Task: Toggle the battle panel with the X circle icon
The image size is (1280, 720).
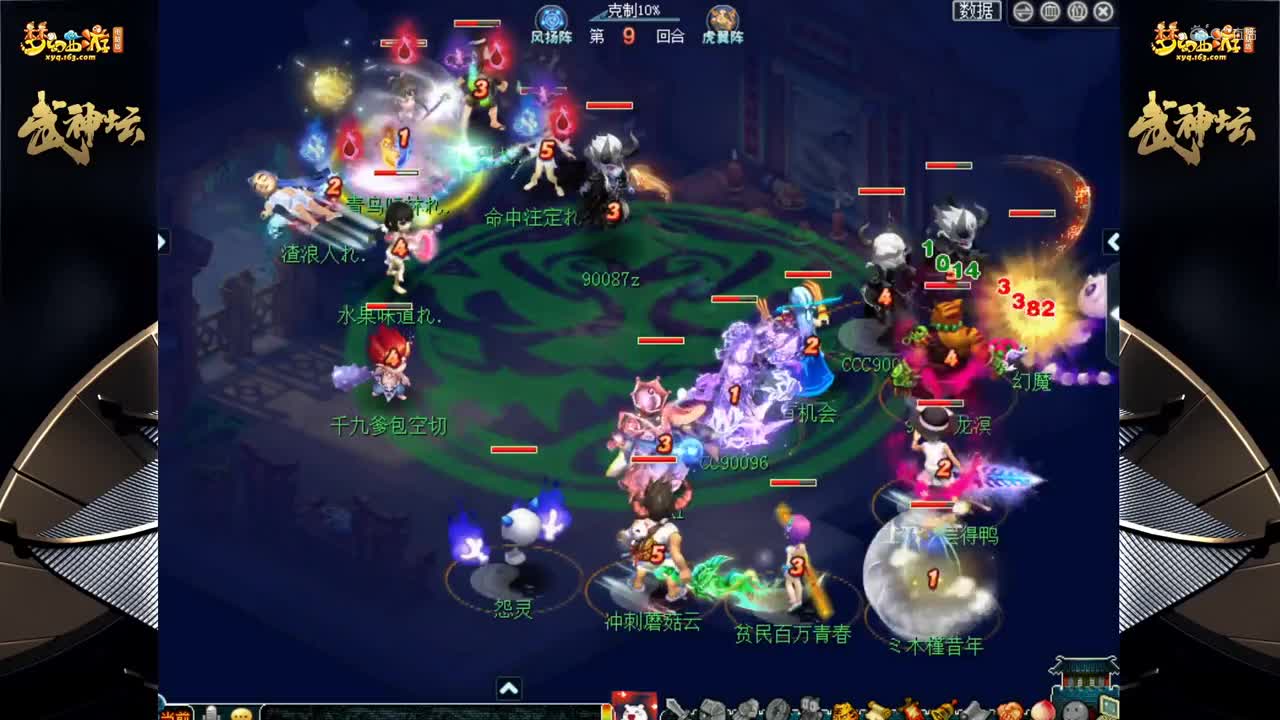Action: click(x=1101, y=12)
